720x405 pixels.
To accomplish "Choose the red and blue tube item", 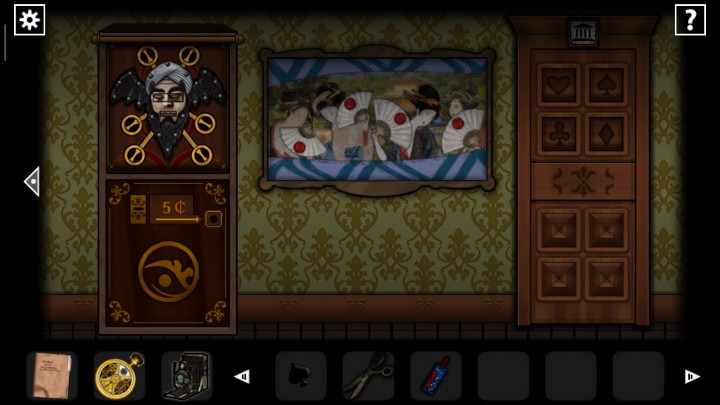I will tap(435, 377).
